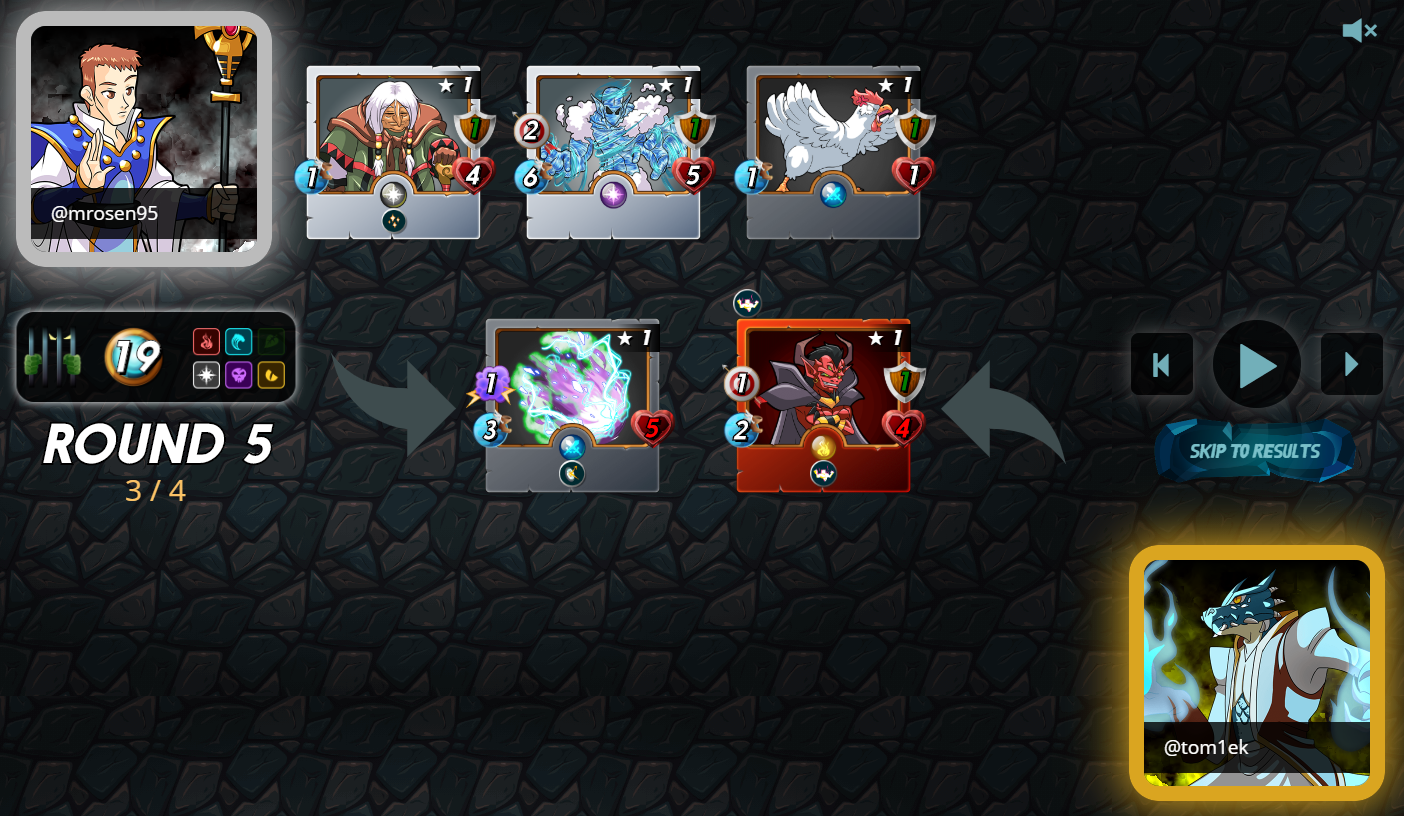Click the prison-bars ruleset icon
Image resolution: width=1404 pixels, height=816 pixels.
[51, 355]
